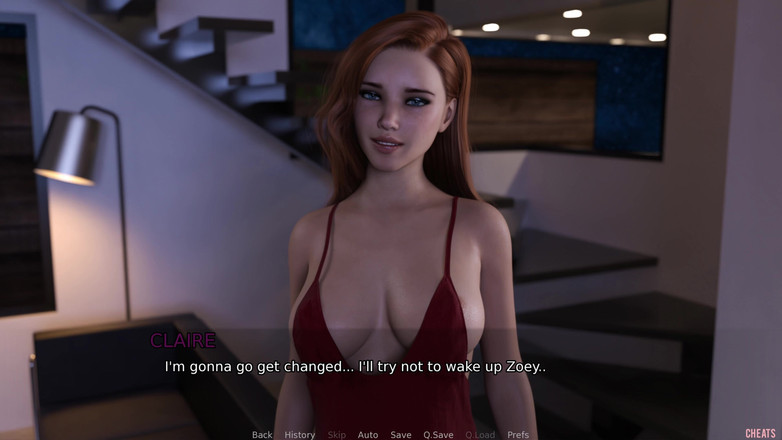Go back using the Back button
This screenshot has width=782, height=440.
(262, 435)
